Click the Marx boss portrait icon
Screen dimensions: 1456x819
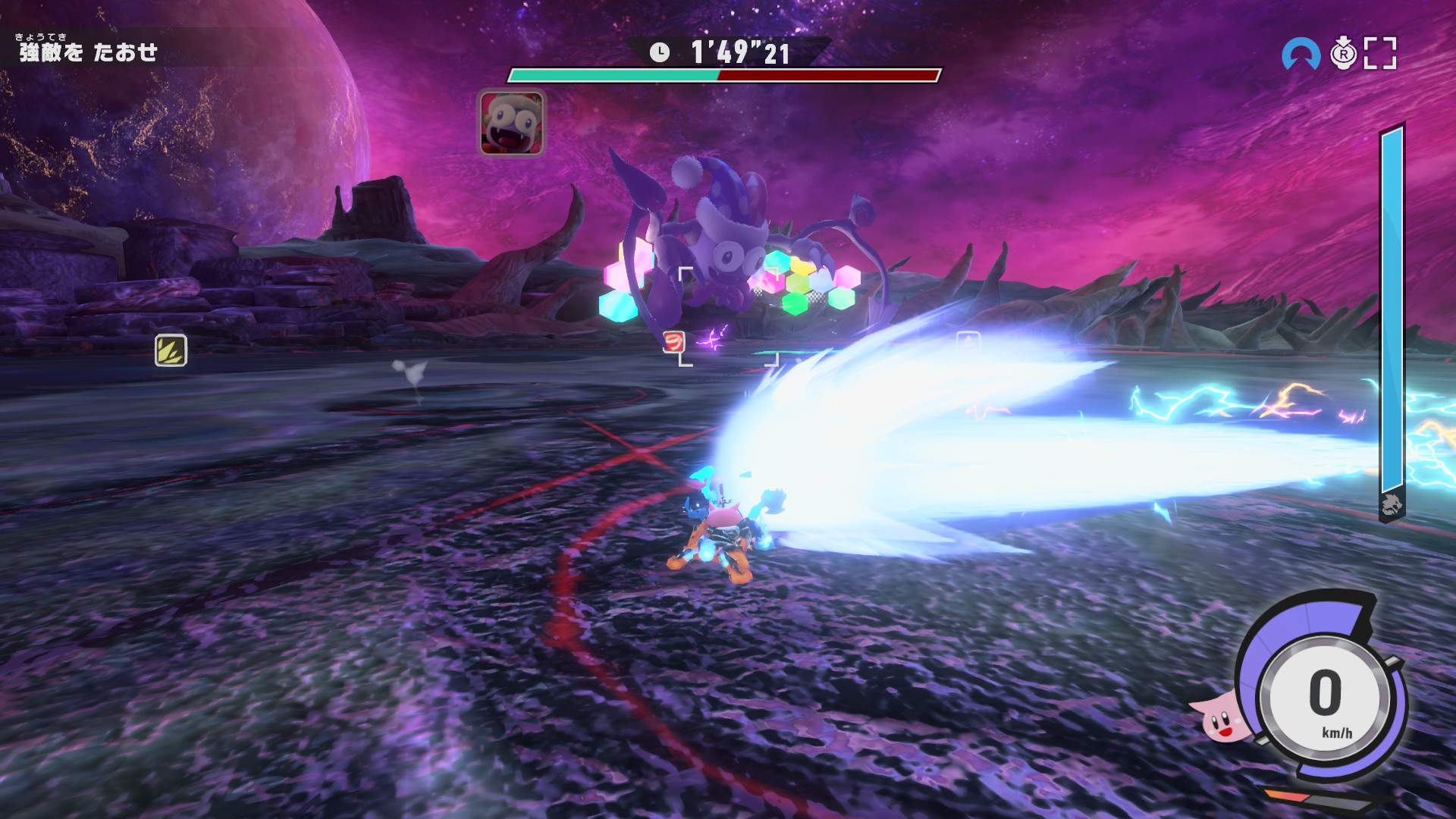511,123
